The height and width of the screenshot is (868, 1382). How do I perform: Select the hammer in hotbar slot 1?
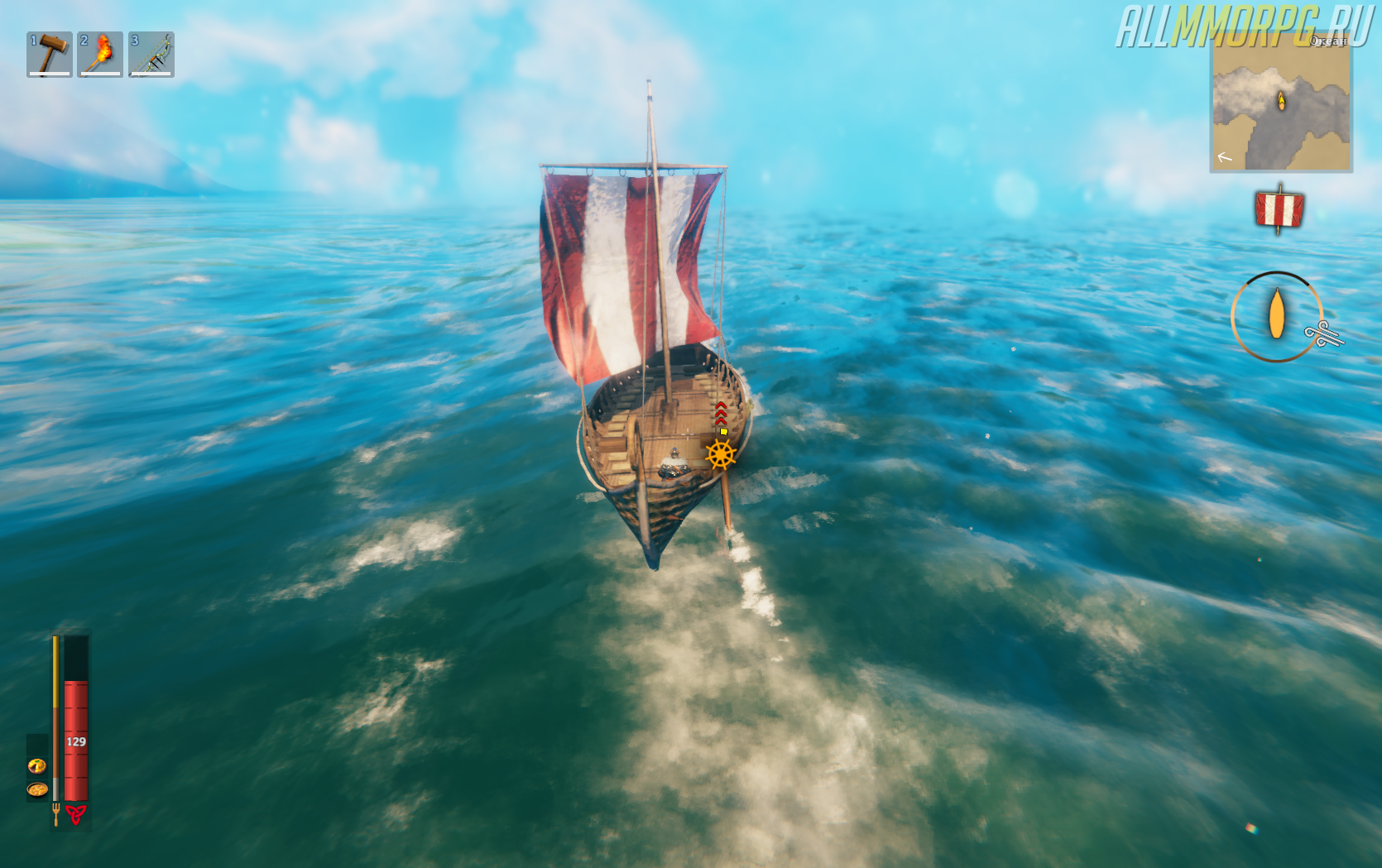[x=50, y=55]
